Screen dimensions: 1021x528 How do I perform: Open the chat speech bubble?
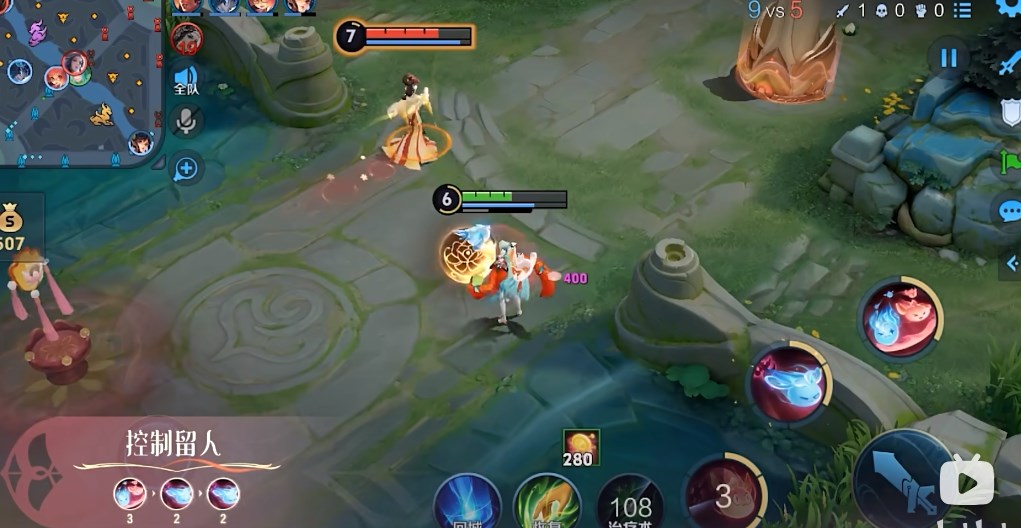(x=1009, y=212)
